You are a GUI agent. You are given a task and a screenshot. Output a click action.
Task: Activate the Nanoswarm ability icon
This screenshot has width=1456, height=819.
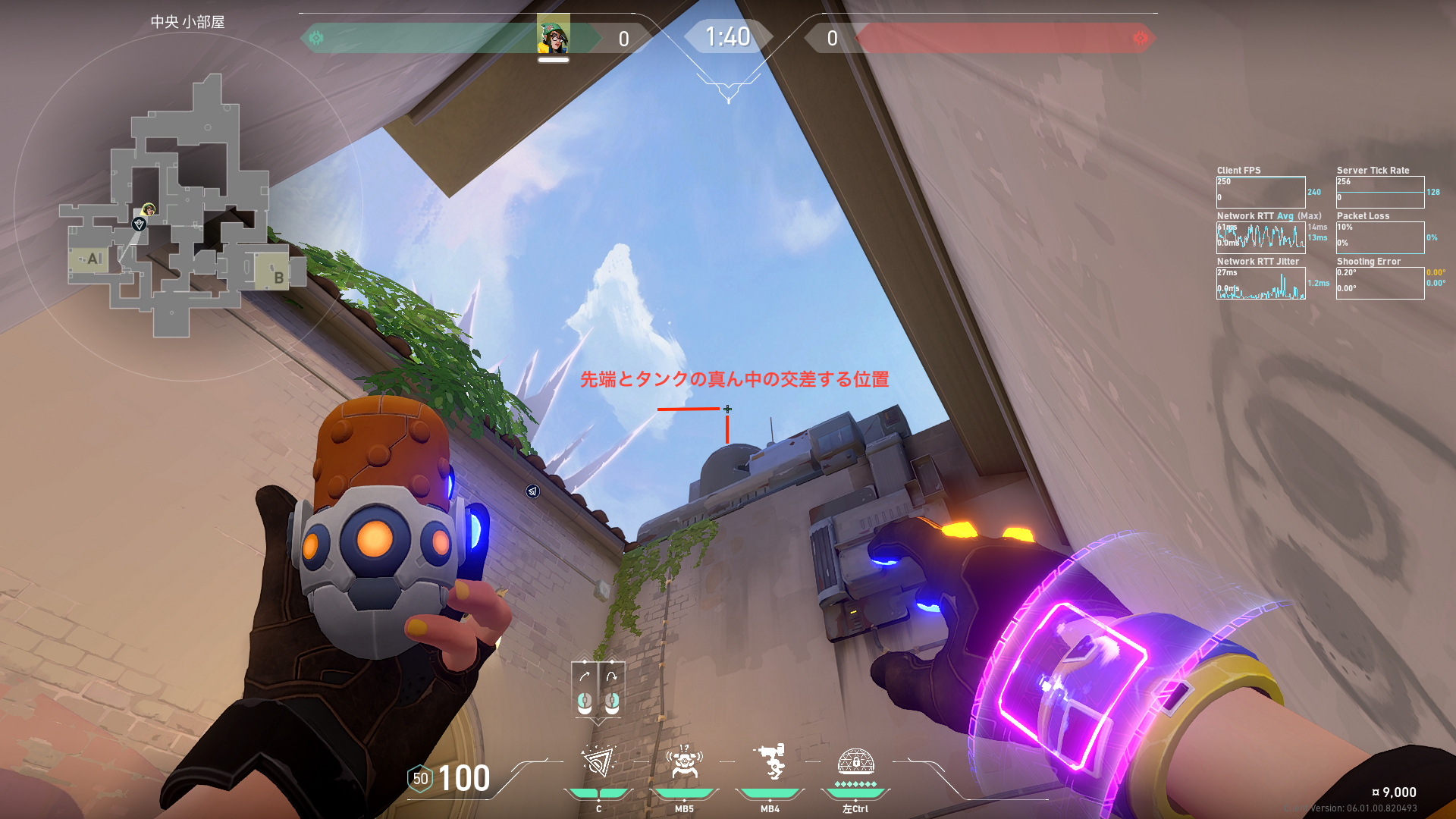pyautogui.click(x=598, y=762)
